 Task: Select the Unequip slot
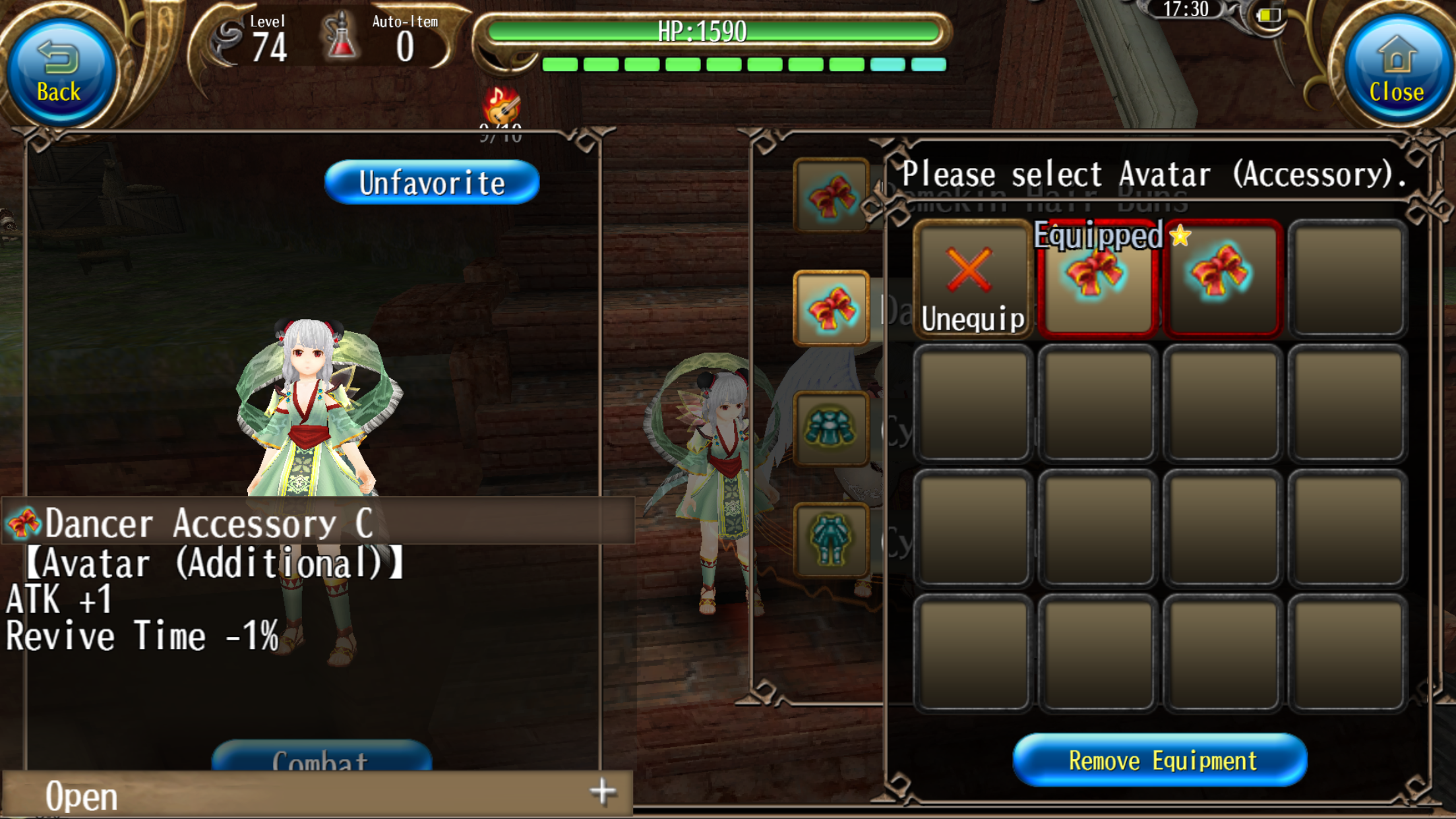971,280
